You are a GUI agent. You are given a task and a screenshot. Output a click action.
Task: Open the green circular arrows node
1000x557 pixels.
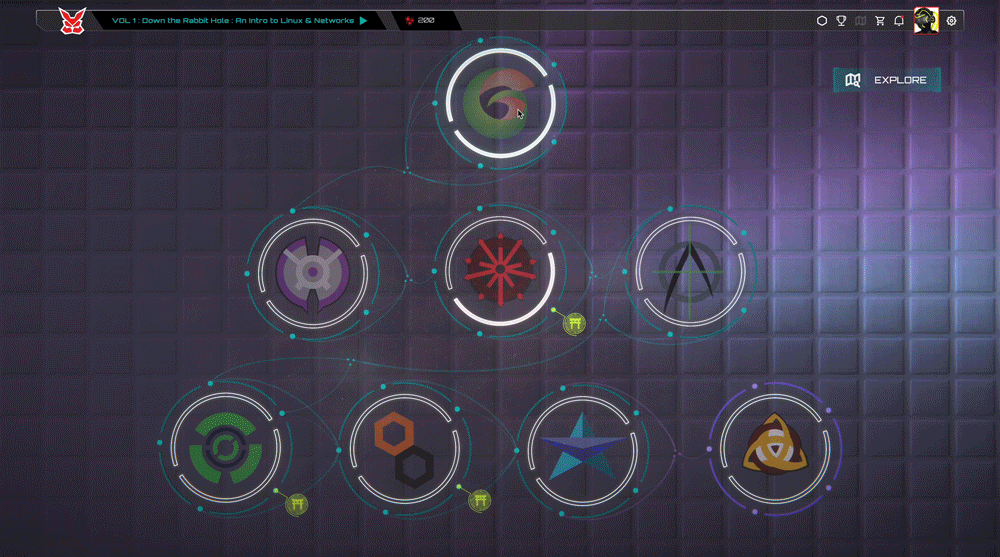pyautogui.click(x=225, y=446)
